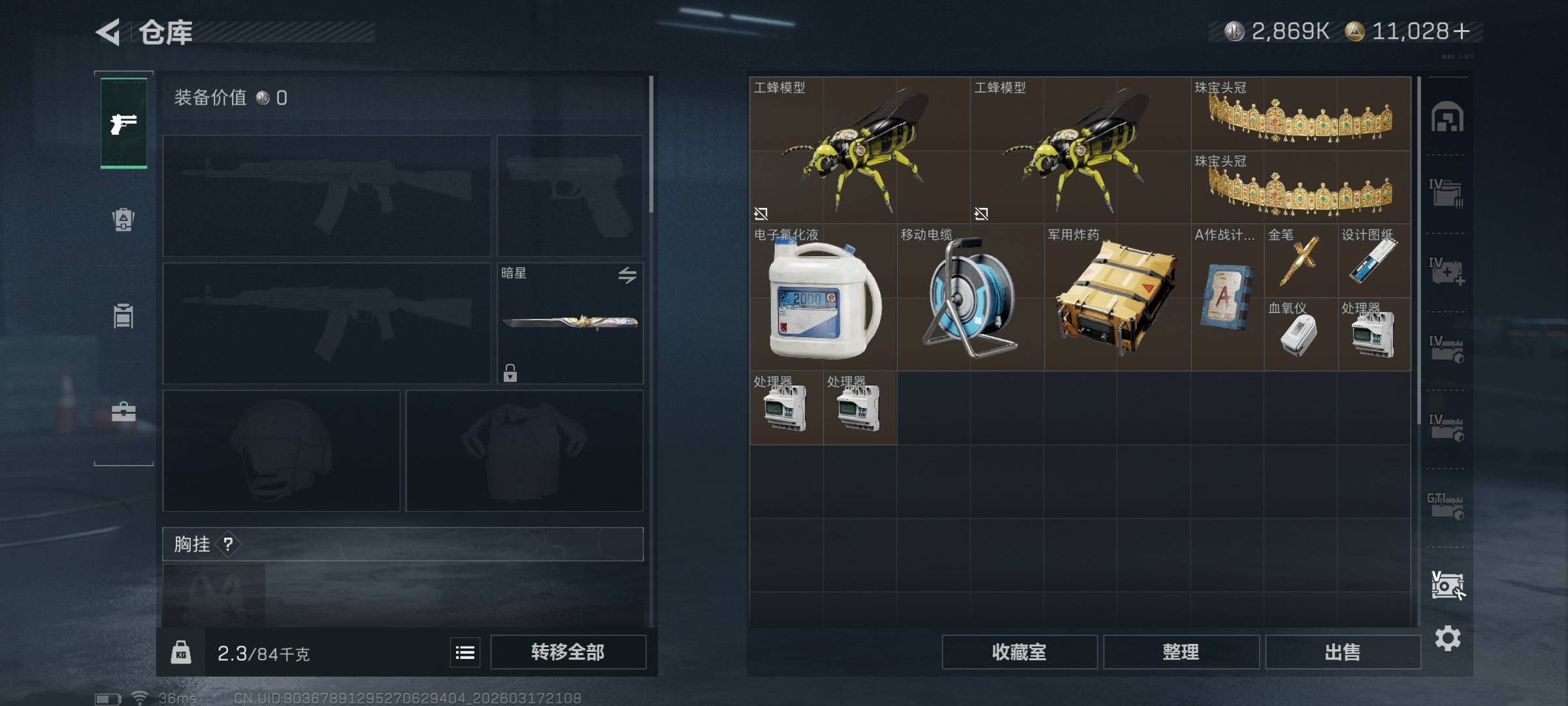The width and height of the screenshot is (1568, 706).
Task: Open the A作战计划 book item
Action: [1227, 297]
